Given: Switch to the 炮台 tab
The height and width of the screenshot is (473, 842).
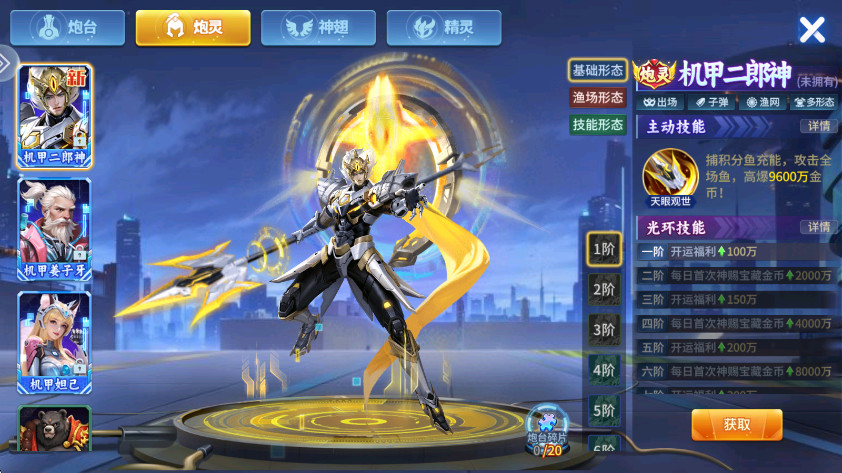Looking at the screenshot, I should [x=68, y=27].
